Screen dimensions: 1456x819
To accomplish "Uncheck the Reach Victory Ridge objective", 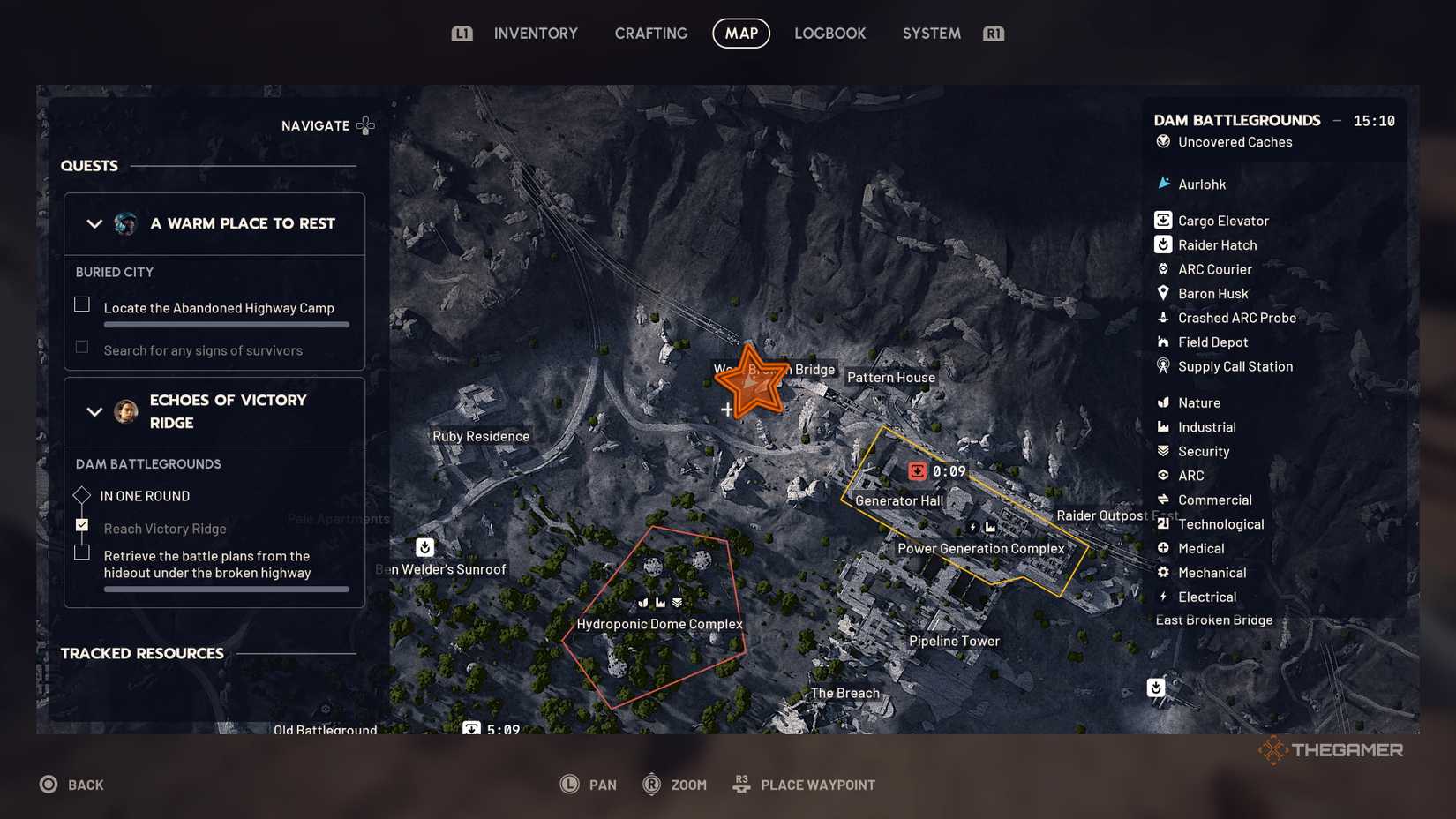I will pos(81,524).
